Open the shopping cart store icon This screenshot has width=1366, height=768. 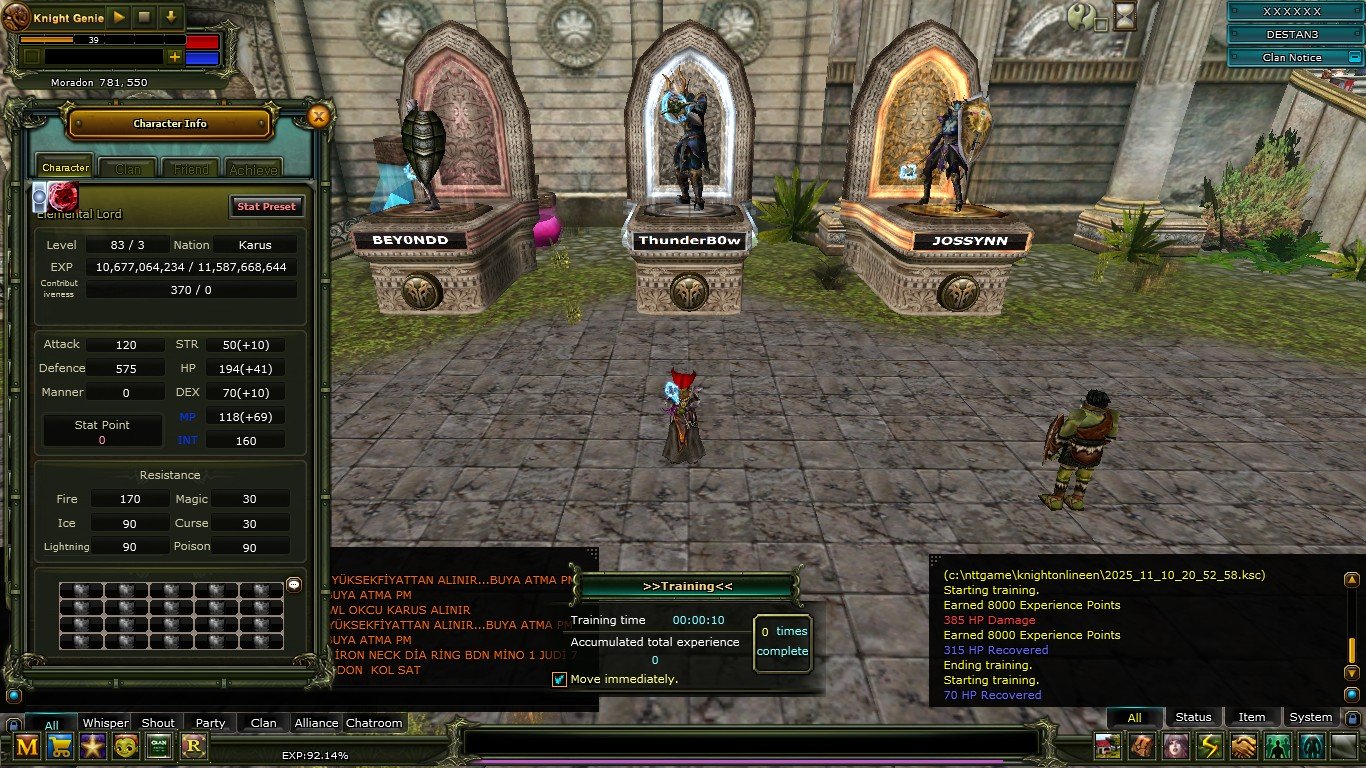point(60,746)
